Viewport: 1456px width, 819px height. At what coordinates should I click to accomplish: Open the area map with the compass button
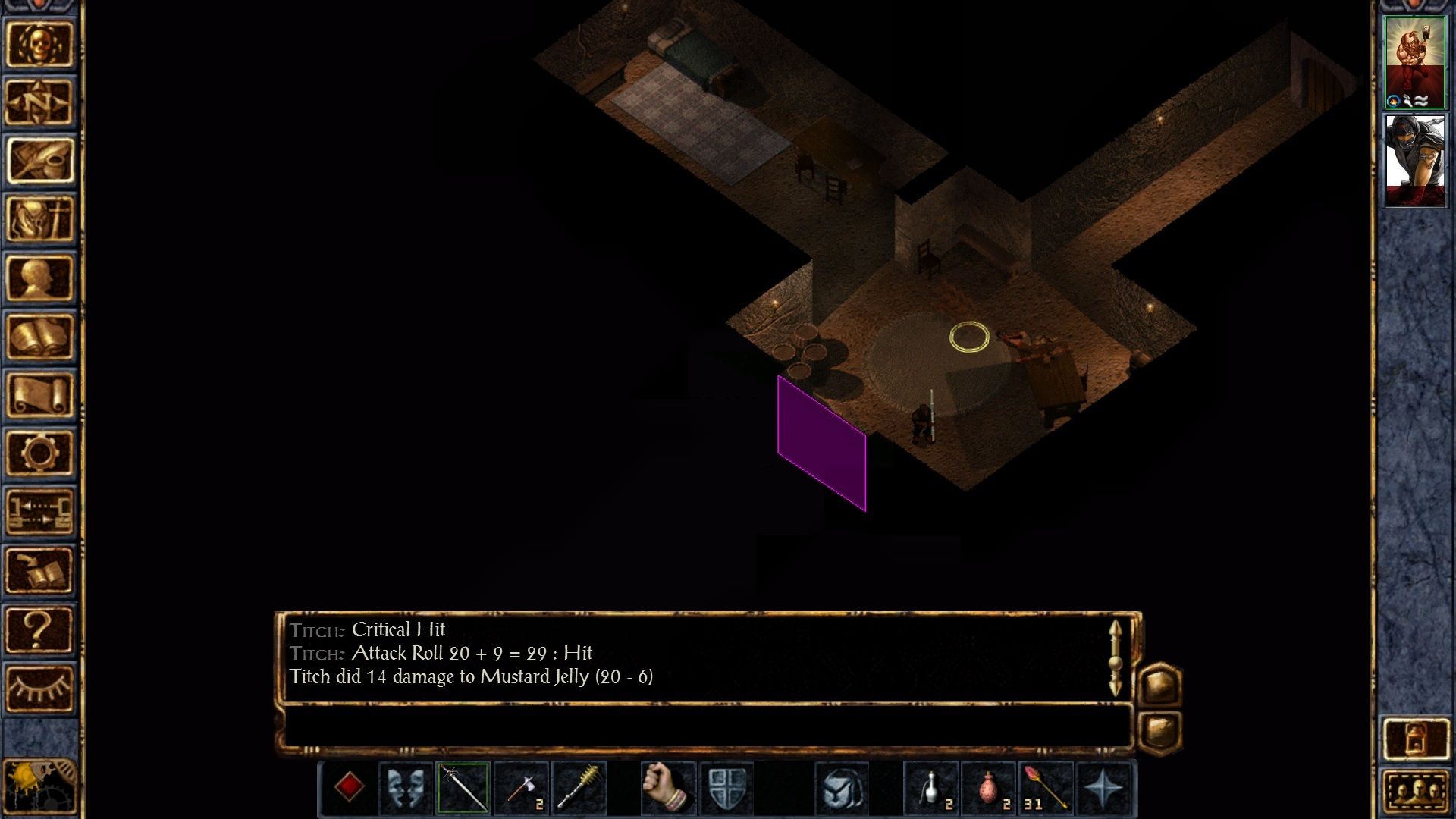(x=39, y=102)
